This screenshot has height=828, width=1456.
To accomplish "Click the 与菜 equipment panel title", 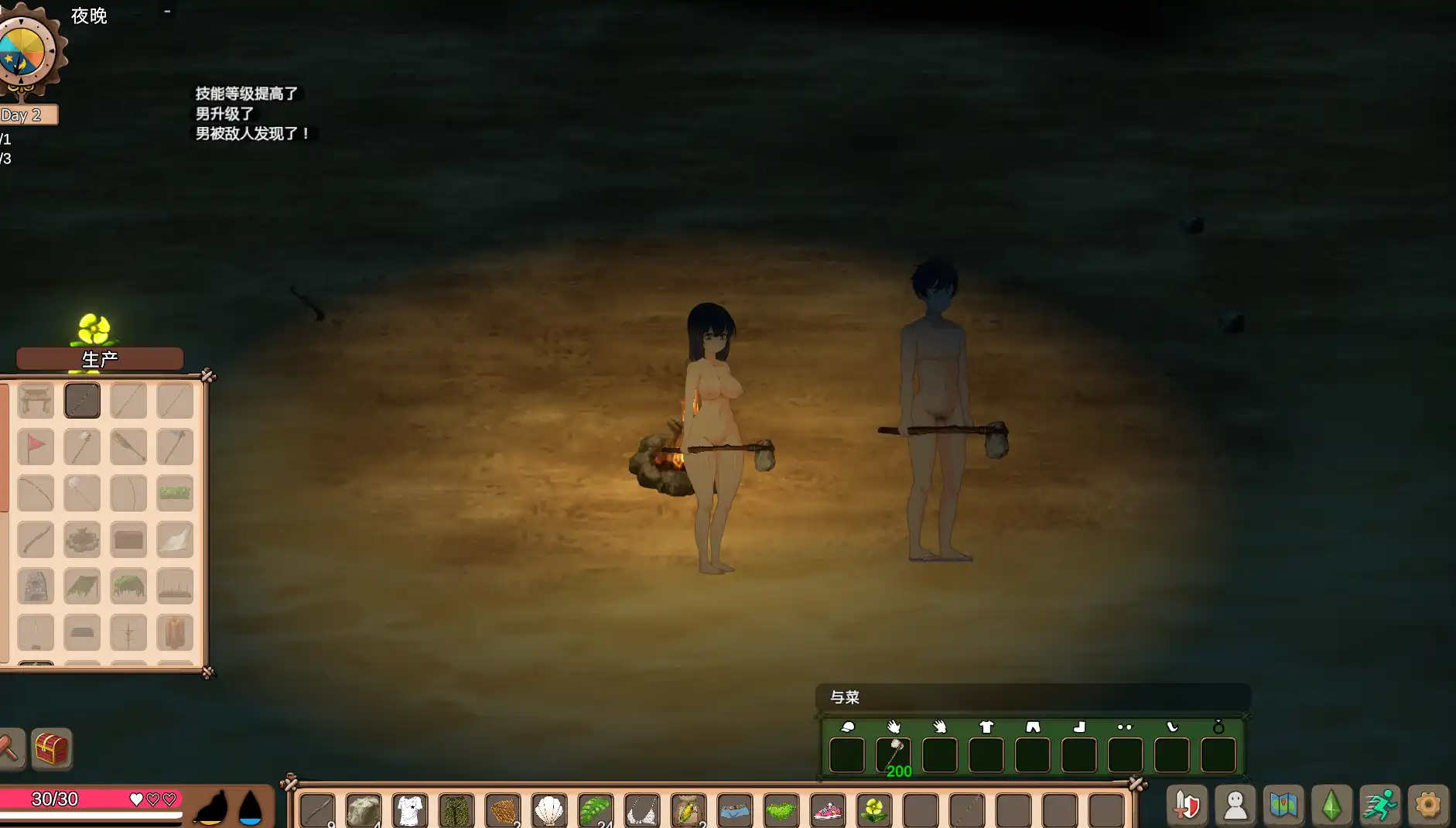I will click(x=845, y=697).
